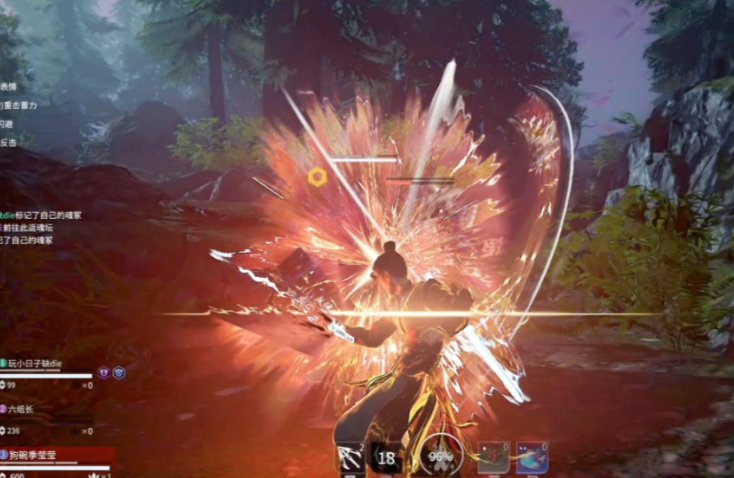Click the purple shield buff icon
The image size is (734, 478).
click(102, 372)
